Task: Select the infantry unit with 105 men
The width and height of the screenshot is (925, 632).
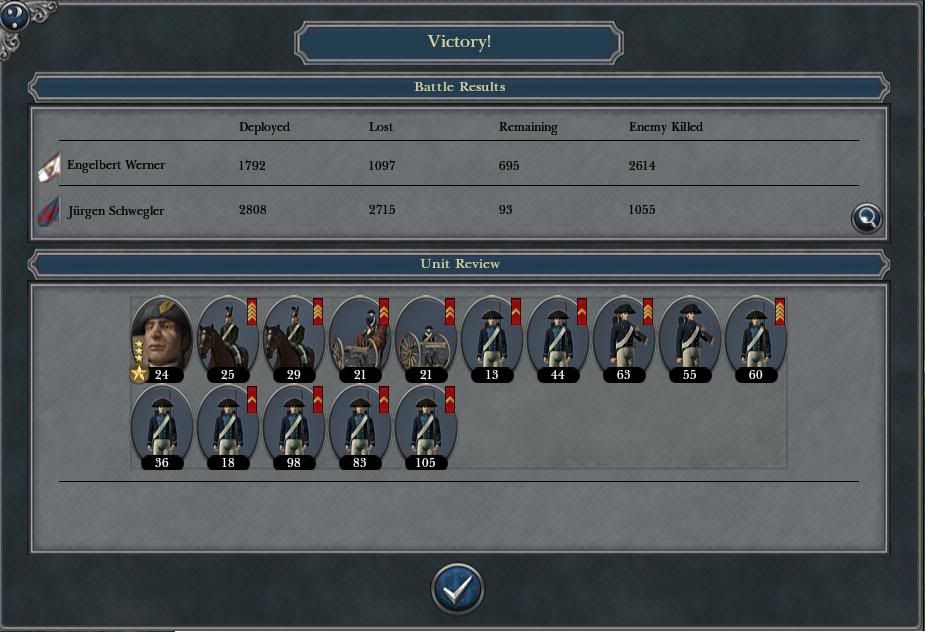Action: pos(425,423)
